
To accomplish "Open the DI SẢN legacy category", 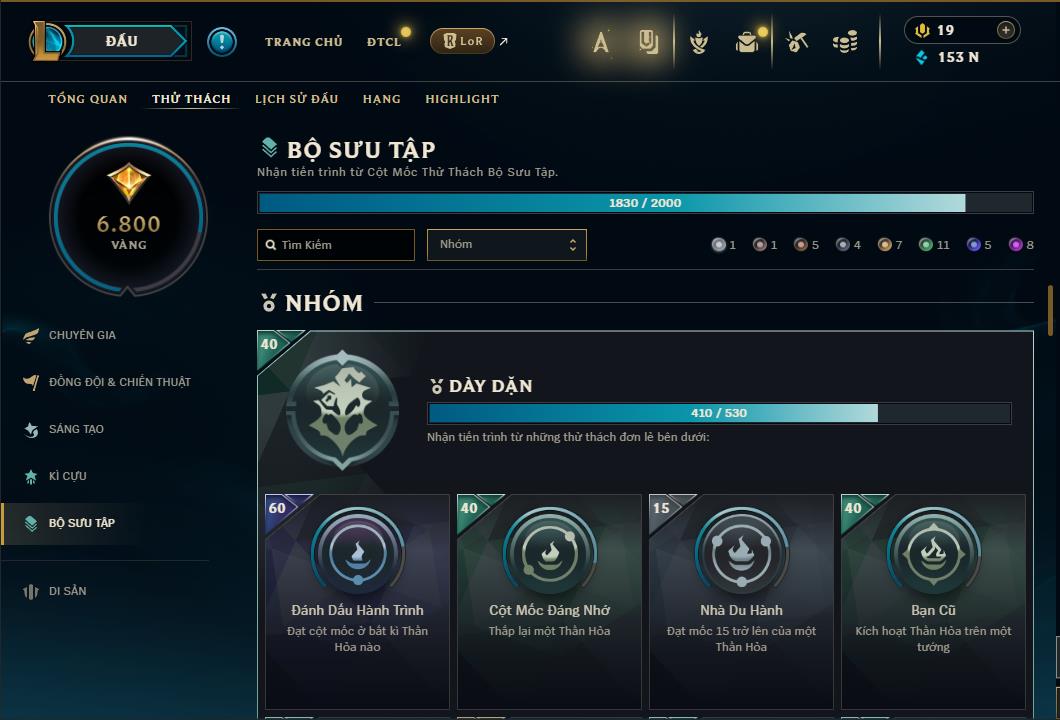I will pos(68,591).
